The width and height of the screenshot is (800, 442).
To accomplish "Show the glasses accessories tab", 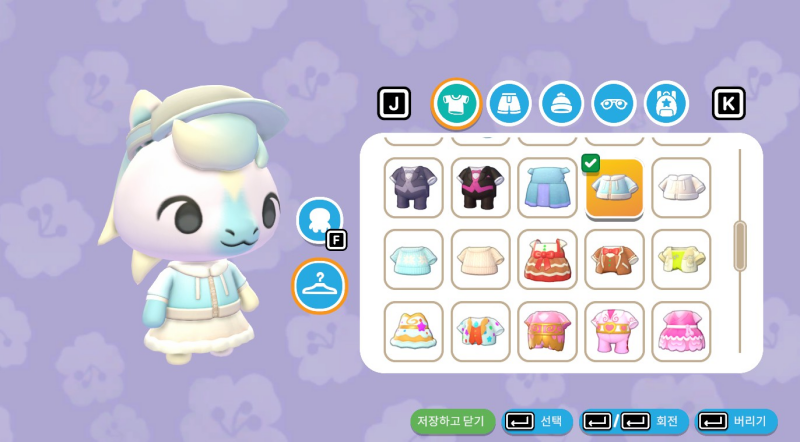I will point(613,103).
